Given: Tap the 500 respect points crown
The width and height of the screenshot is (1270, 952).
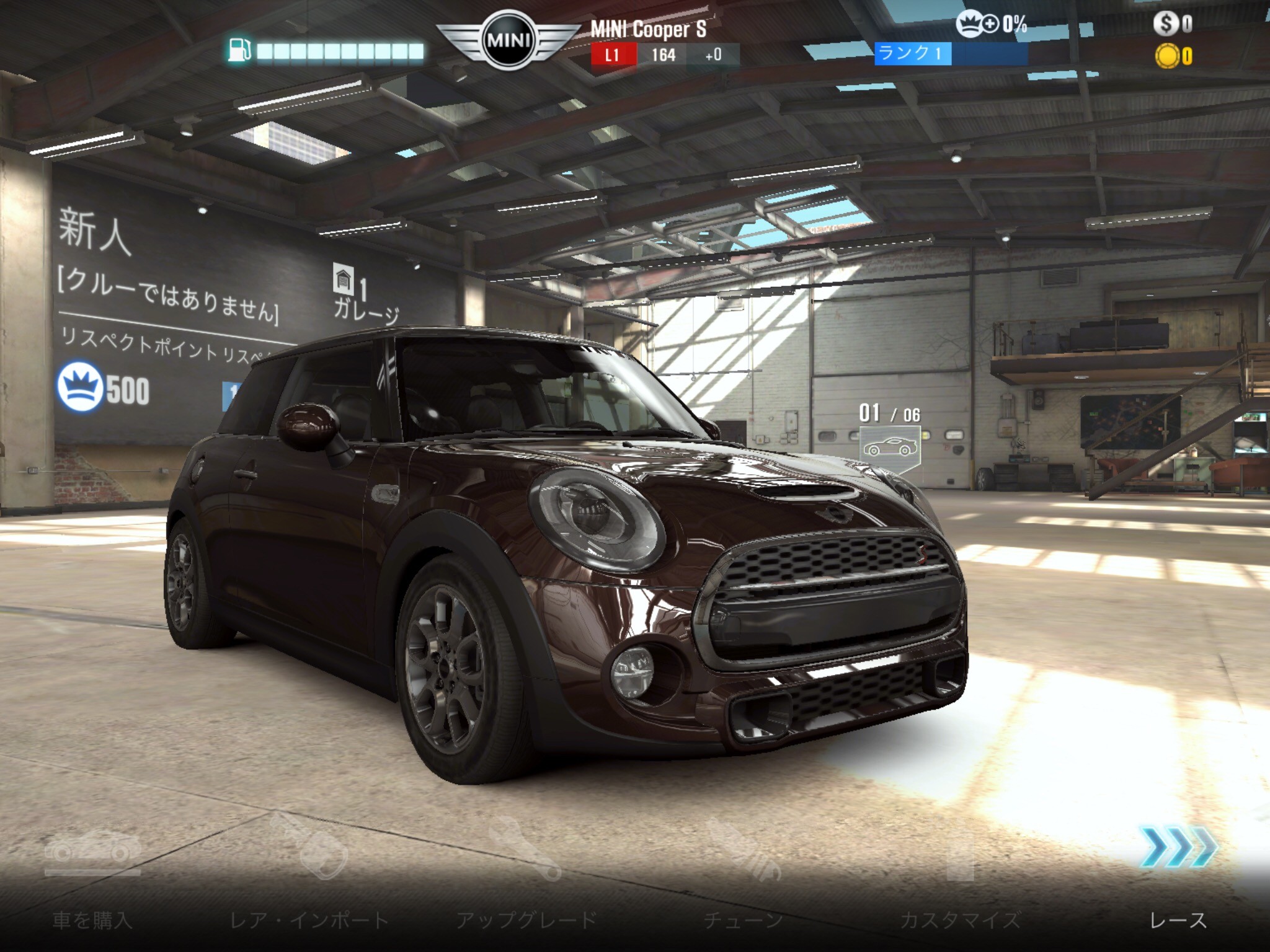Looking at the screenshot, I should click(80, 387).
